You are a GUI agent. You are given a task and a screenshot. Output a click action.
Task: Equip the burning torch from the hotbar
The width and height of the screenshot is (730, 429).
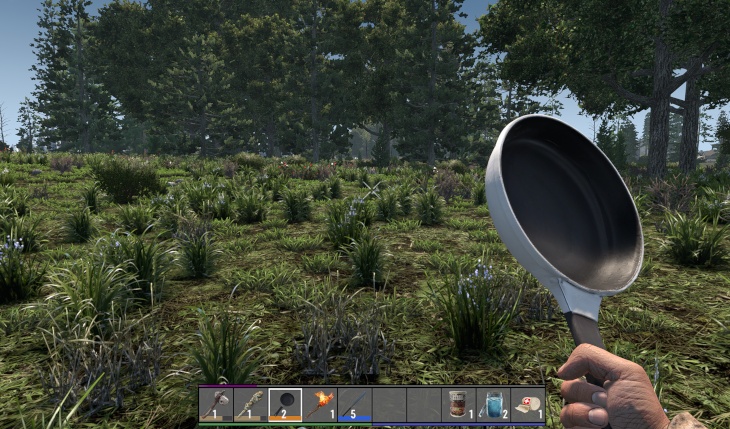pyautogui.click(x=320, y=404)
